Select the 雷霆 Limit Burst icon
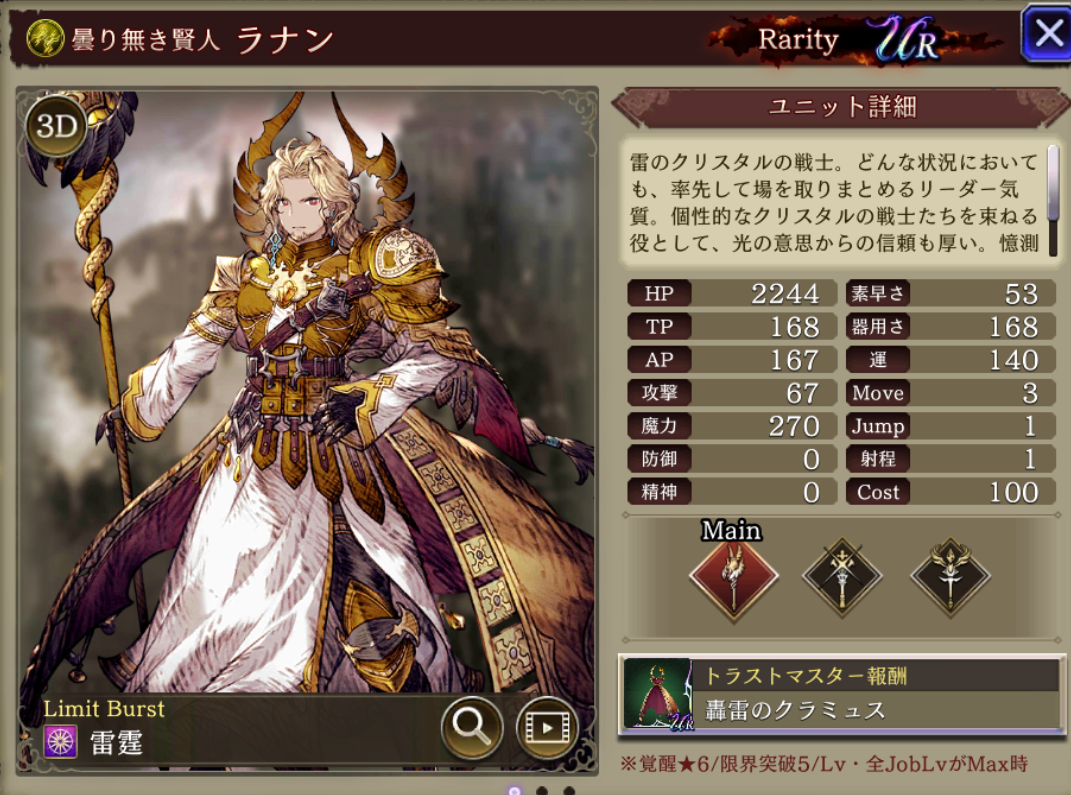 61,743
